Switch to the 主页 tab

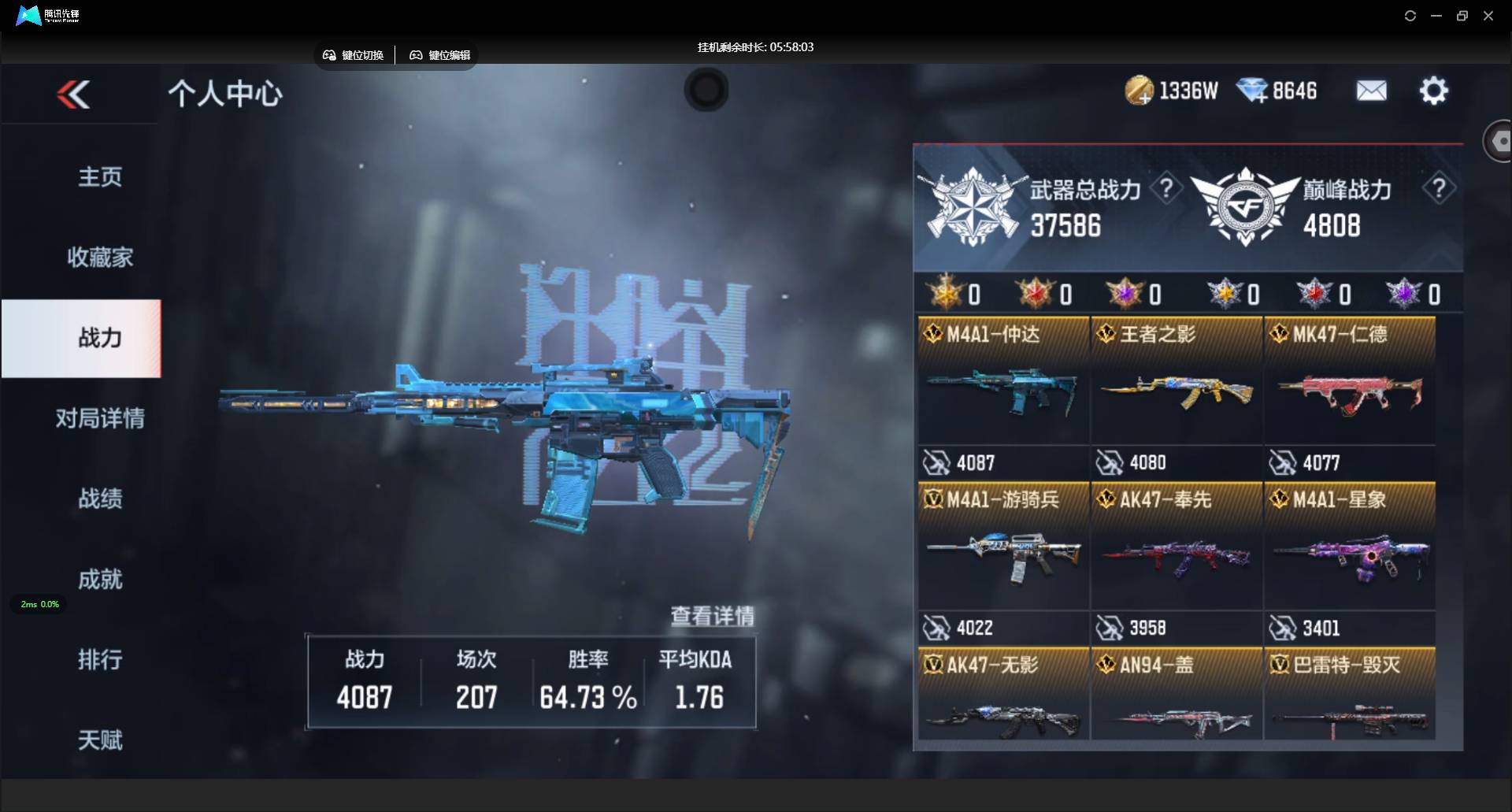coord(100,177)
